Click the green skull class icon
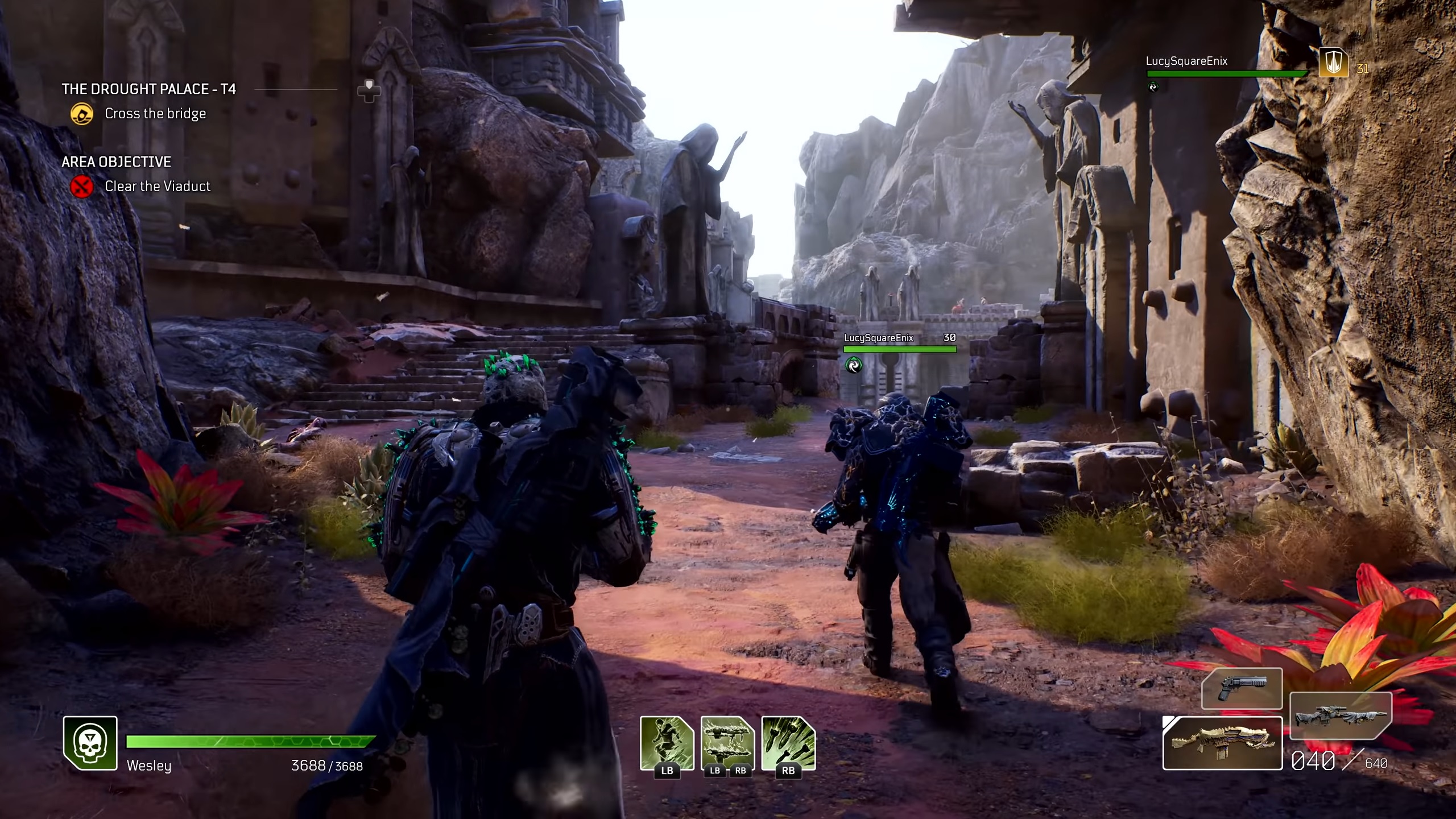Screen dimensions: 1456x819 coord(90,743)
